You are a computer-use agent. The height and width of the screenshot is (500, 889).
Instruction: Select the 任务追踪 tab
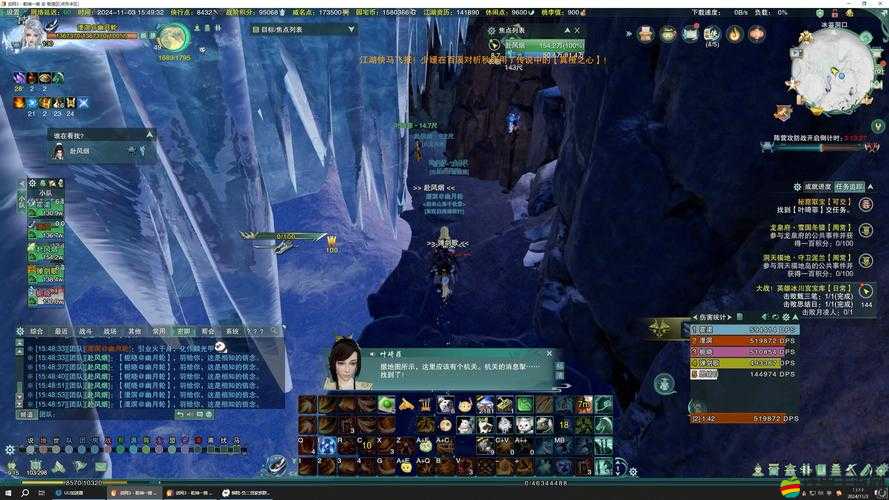(x=849, y=186)
